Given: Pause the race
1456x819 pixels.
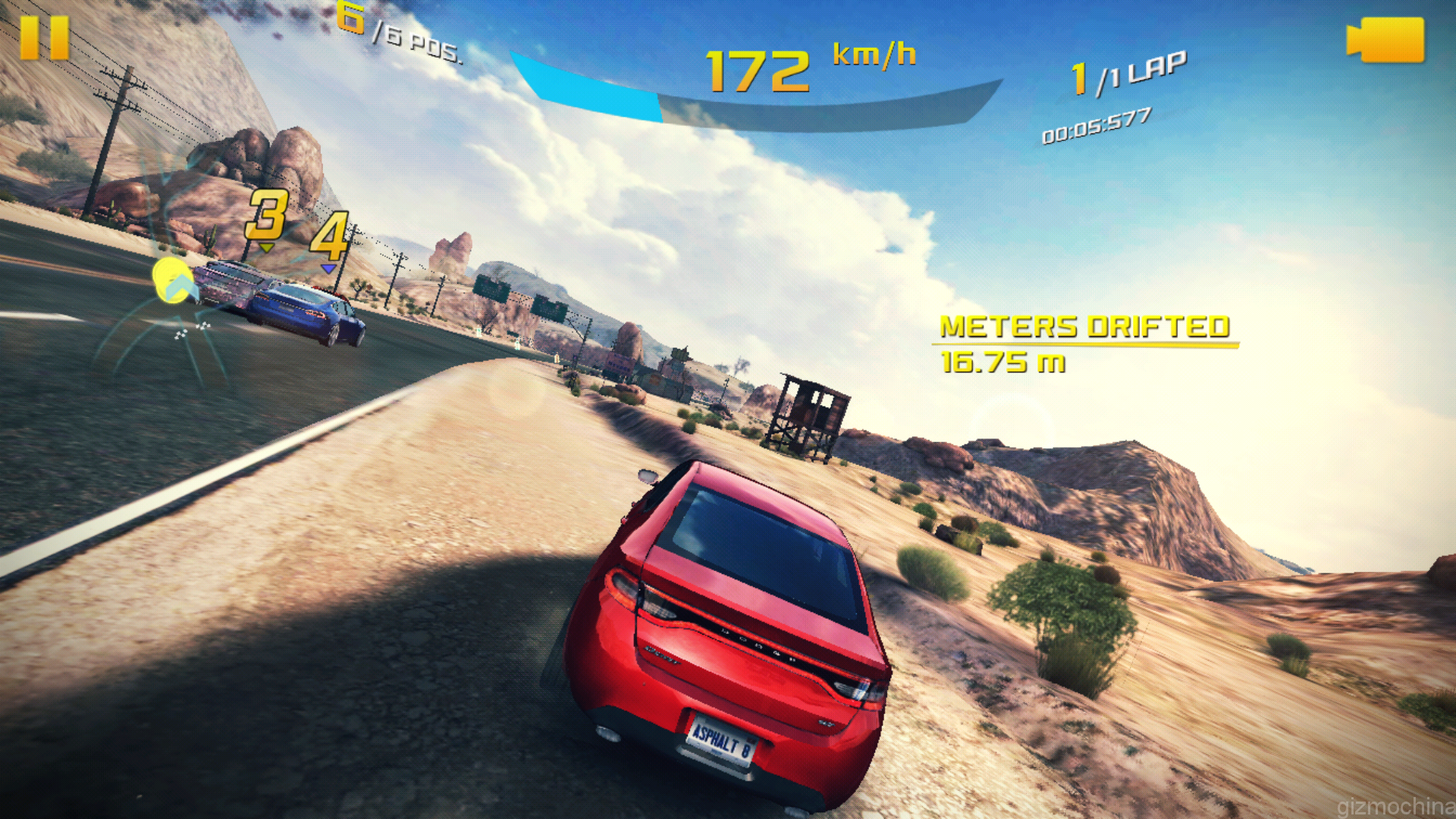Looking at the screenshot, I should pos(45,38).
